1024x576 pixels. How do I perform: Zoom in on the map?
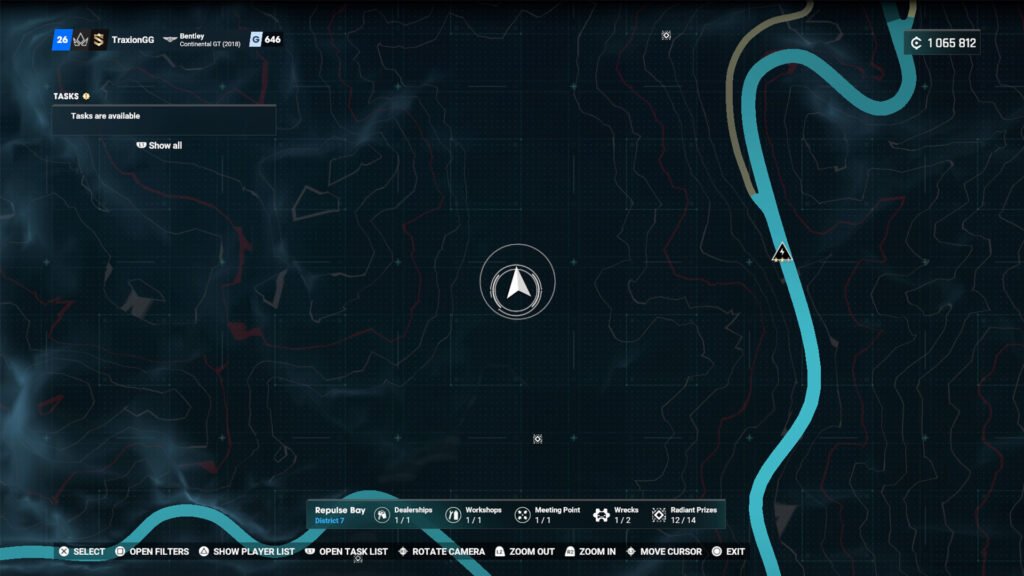590,552
